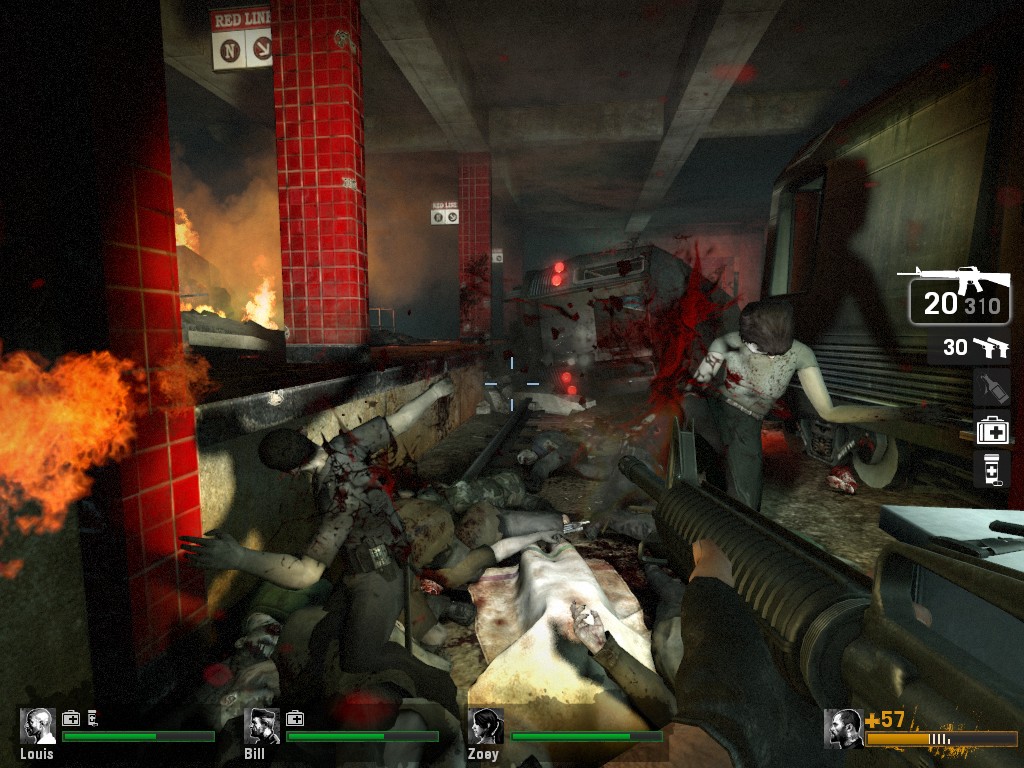1024x768 pixels.
Task: Switch to the dual pistols slot
Action: click(x=968, y=348)
